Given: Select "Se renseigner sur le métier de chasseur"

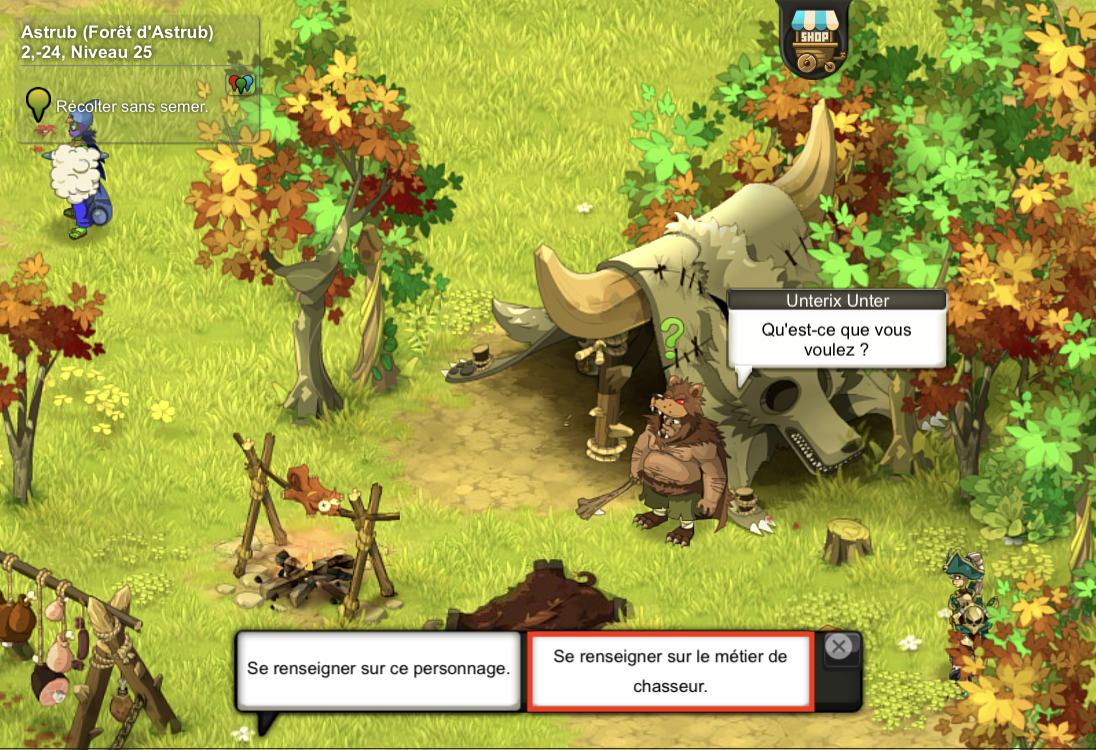Looking at the screenshot, I should tap(670, 671).
